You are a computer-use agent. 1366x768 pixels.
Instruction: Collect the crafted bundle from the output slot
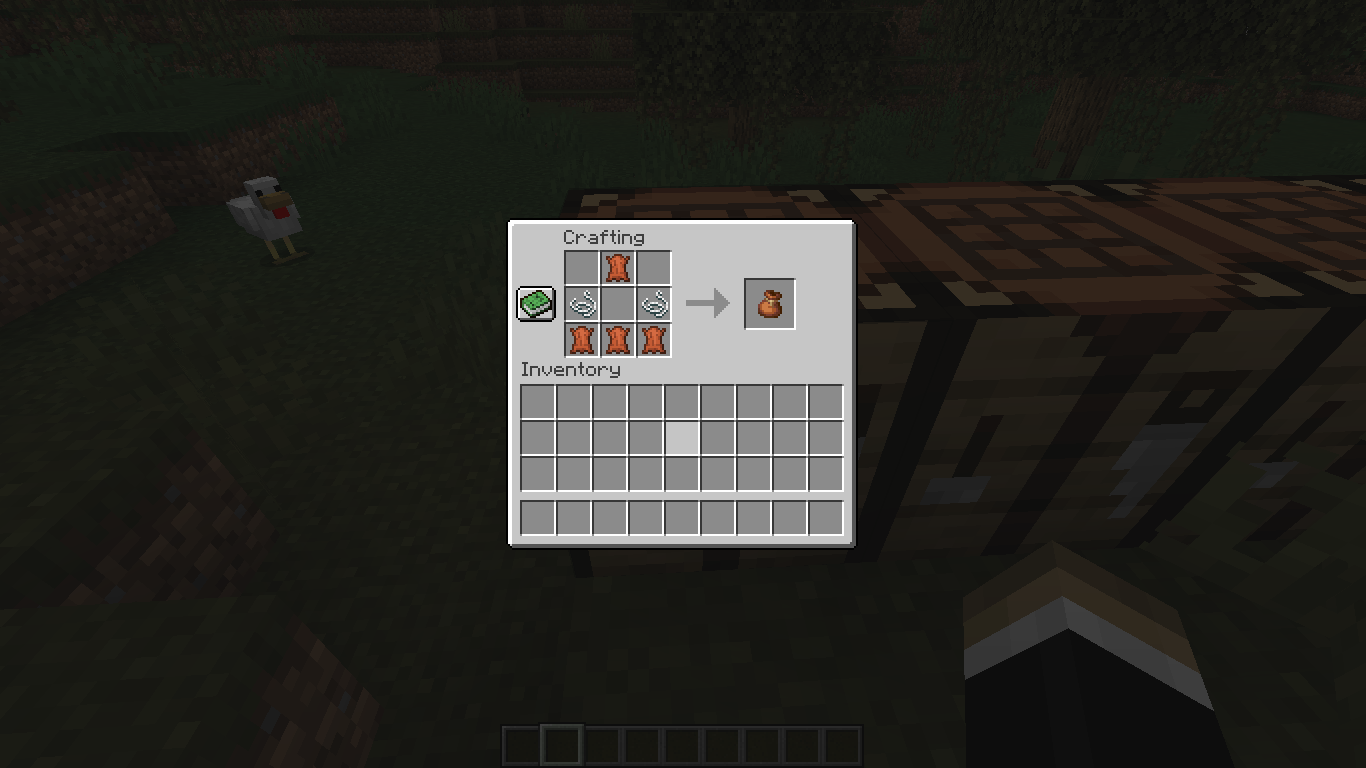(769, 303)
